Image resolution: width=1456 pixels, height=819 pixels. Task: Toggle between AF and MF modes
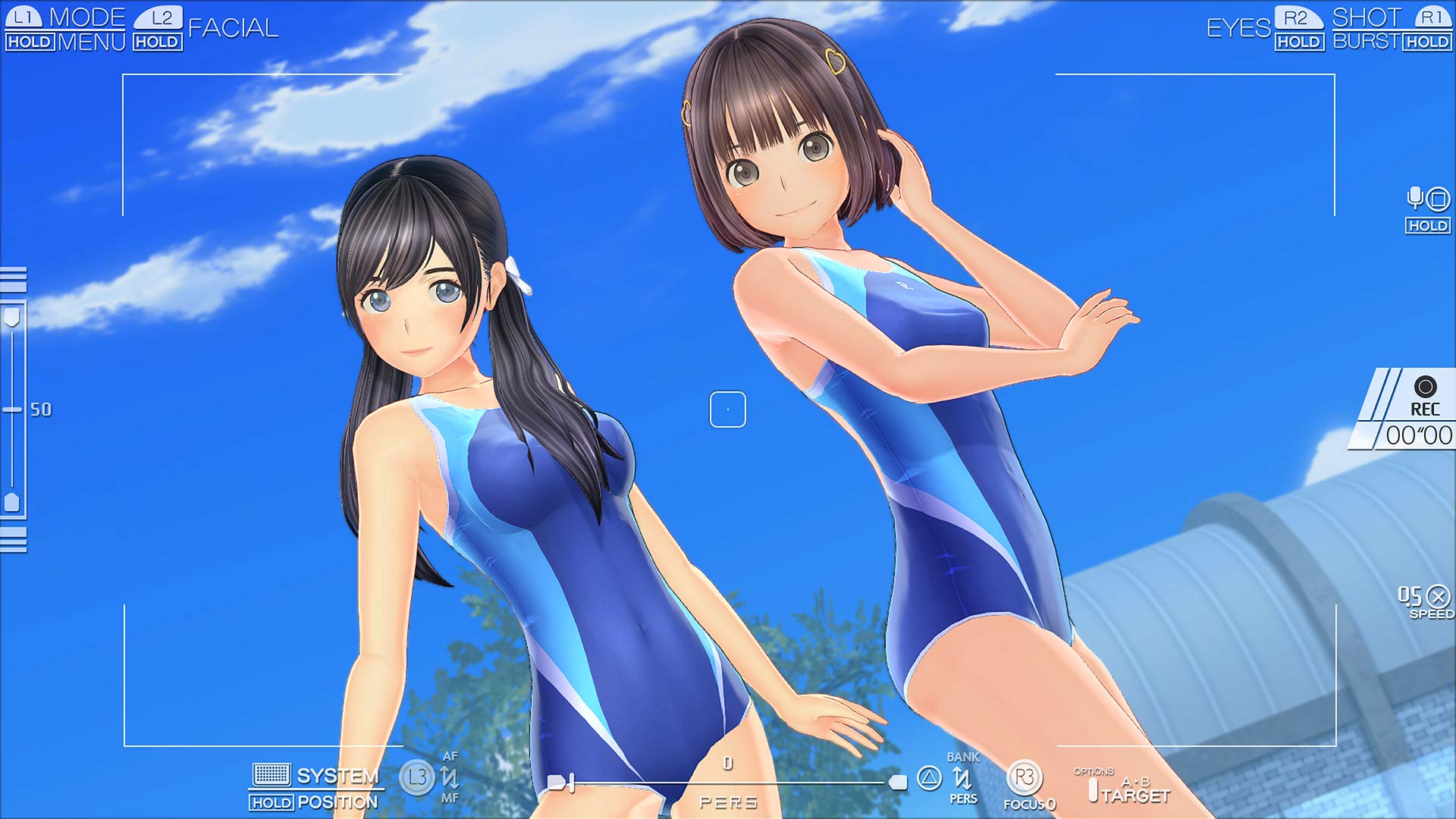(449, 777)
